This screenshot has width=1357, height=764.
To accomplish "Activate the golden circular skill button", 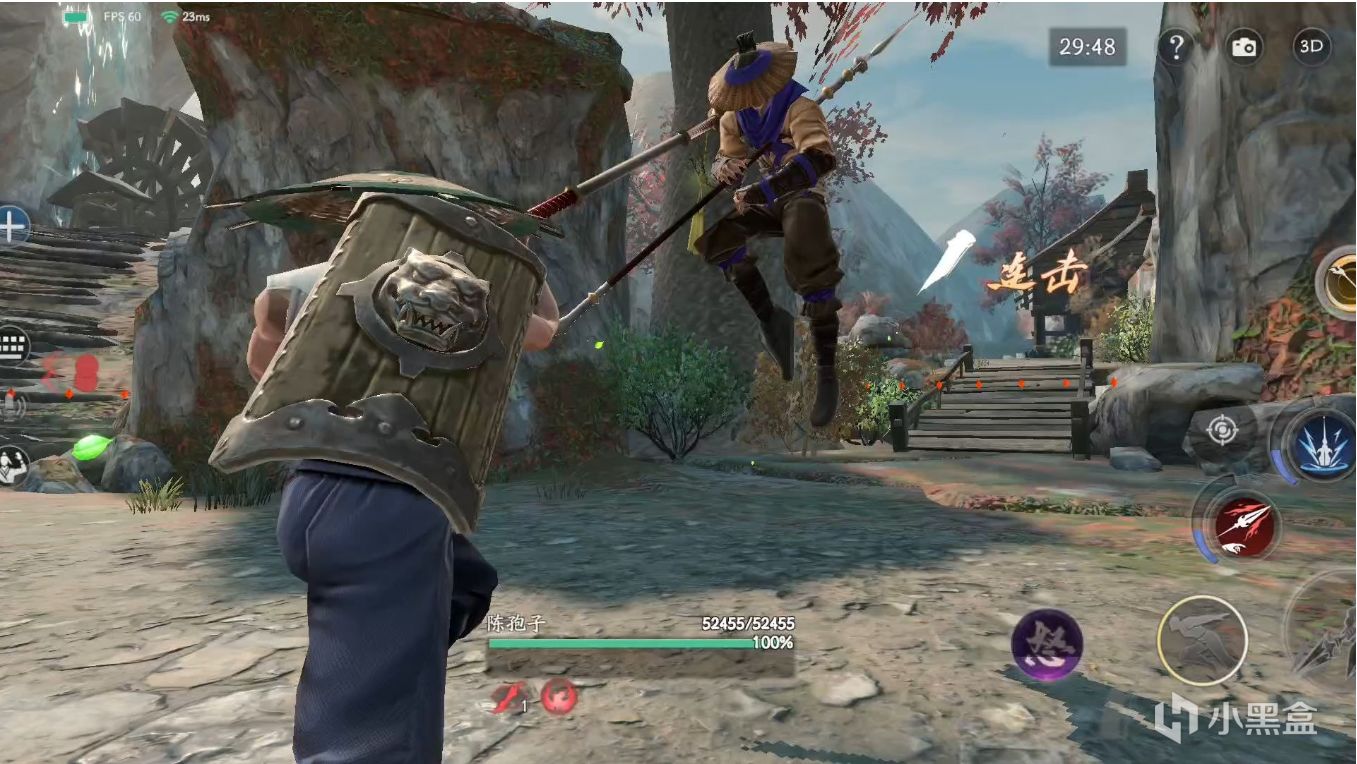I will [x=1341, y=283].
